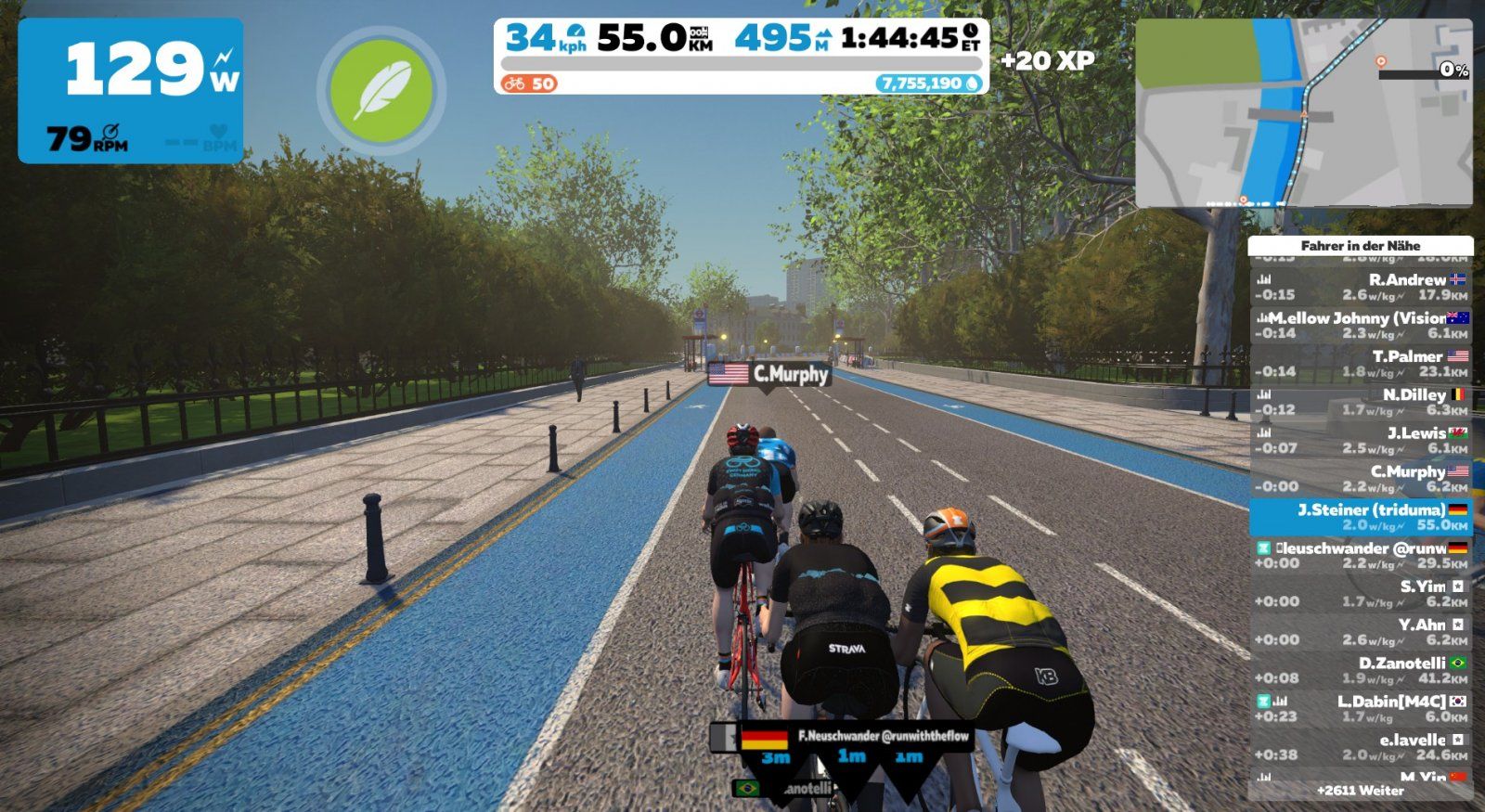
Task: Select Y.Ahn rider row
Action: tap(1360, 632)
